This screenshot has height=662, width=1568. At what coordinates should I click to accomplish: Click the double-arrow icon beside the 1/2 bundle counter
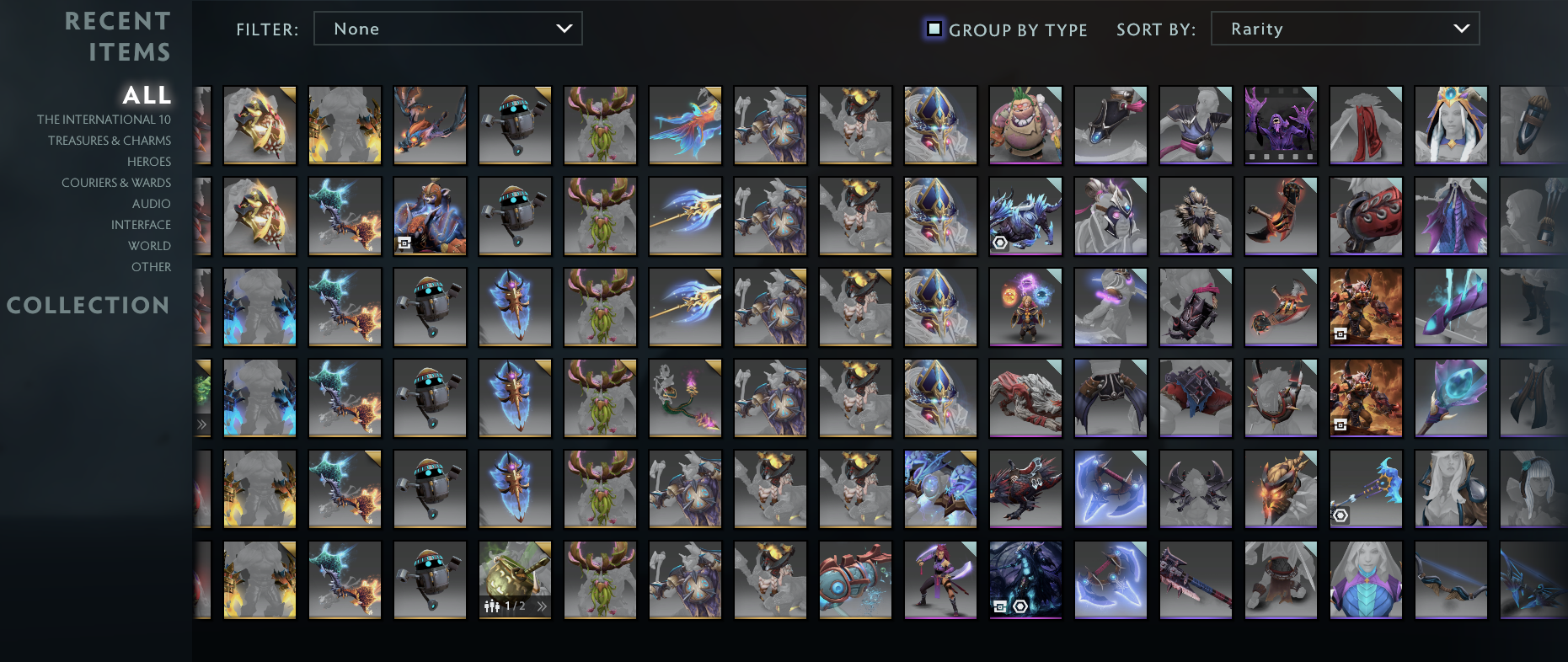[x=543, y=606]
